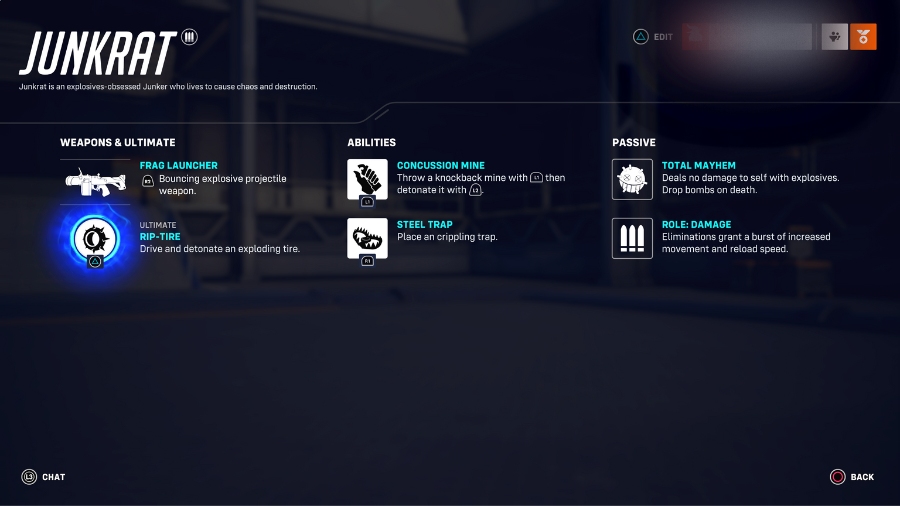Viewport: 900px width, 506px height.
Task: Choose the Concussion Mine ability icon
Action: [367, 180]
